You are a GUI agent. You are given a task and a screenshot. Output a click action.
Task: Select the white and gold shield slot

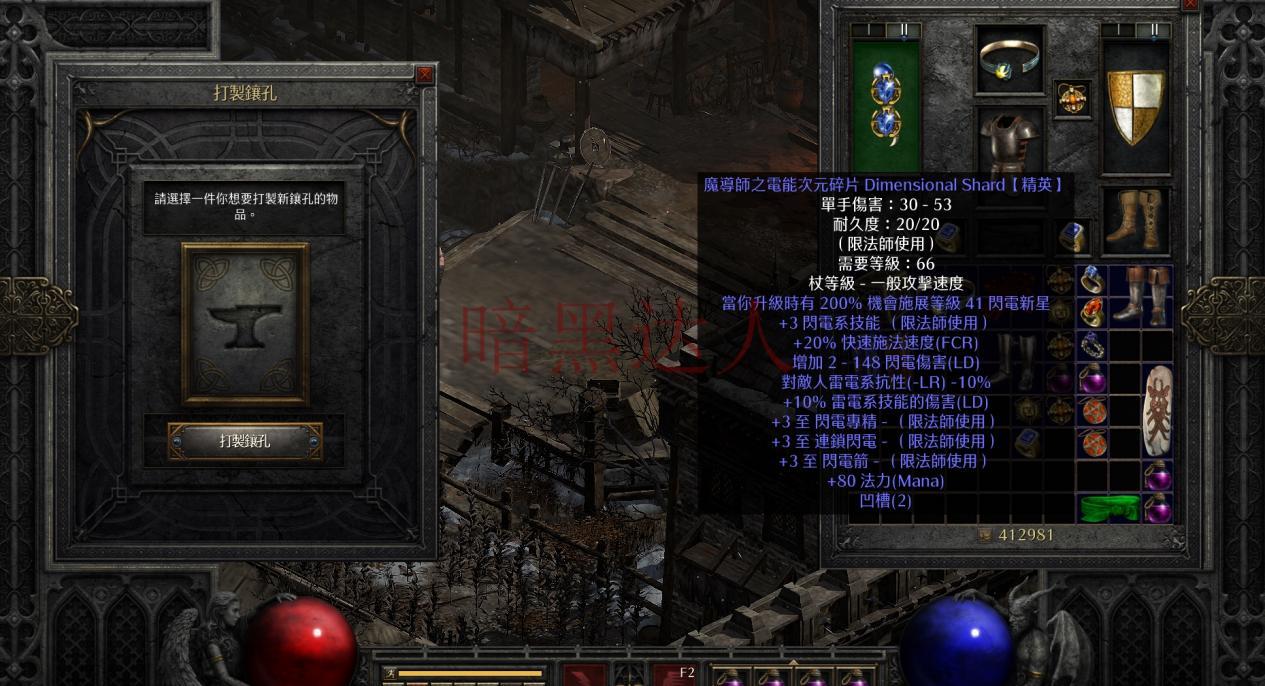1136,108
